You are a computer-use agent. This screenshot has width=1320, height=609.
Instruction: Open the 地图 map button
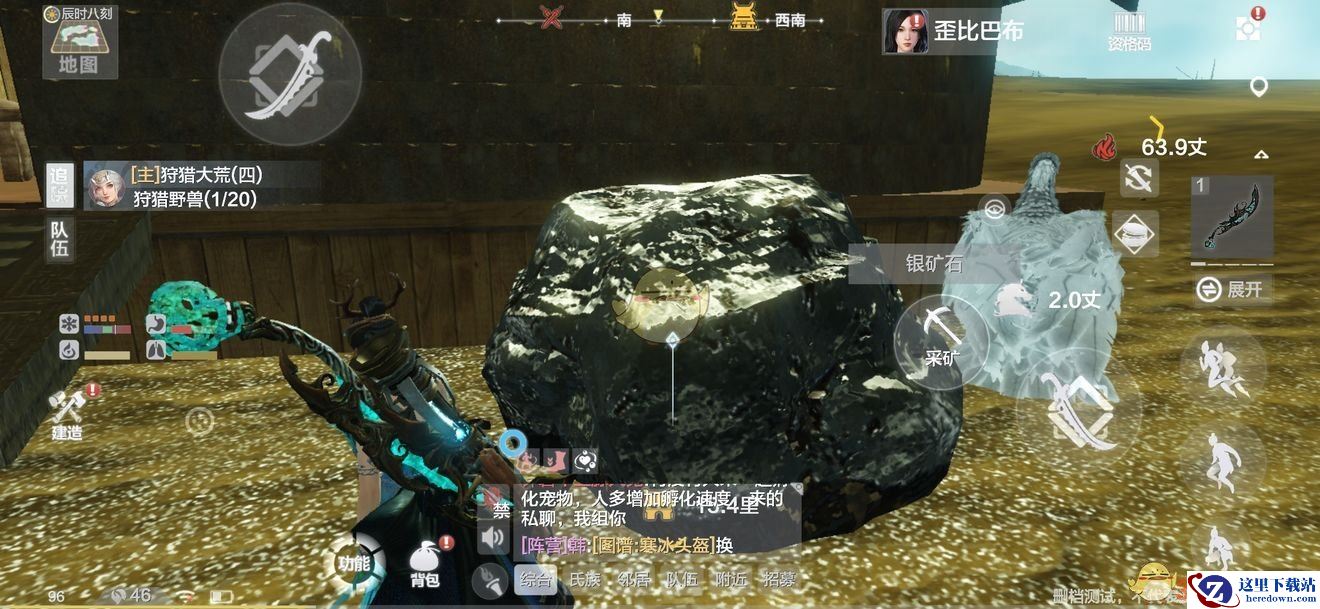(80, 45)
